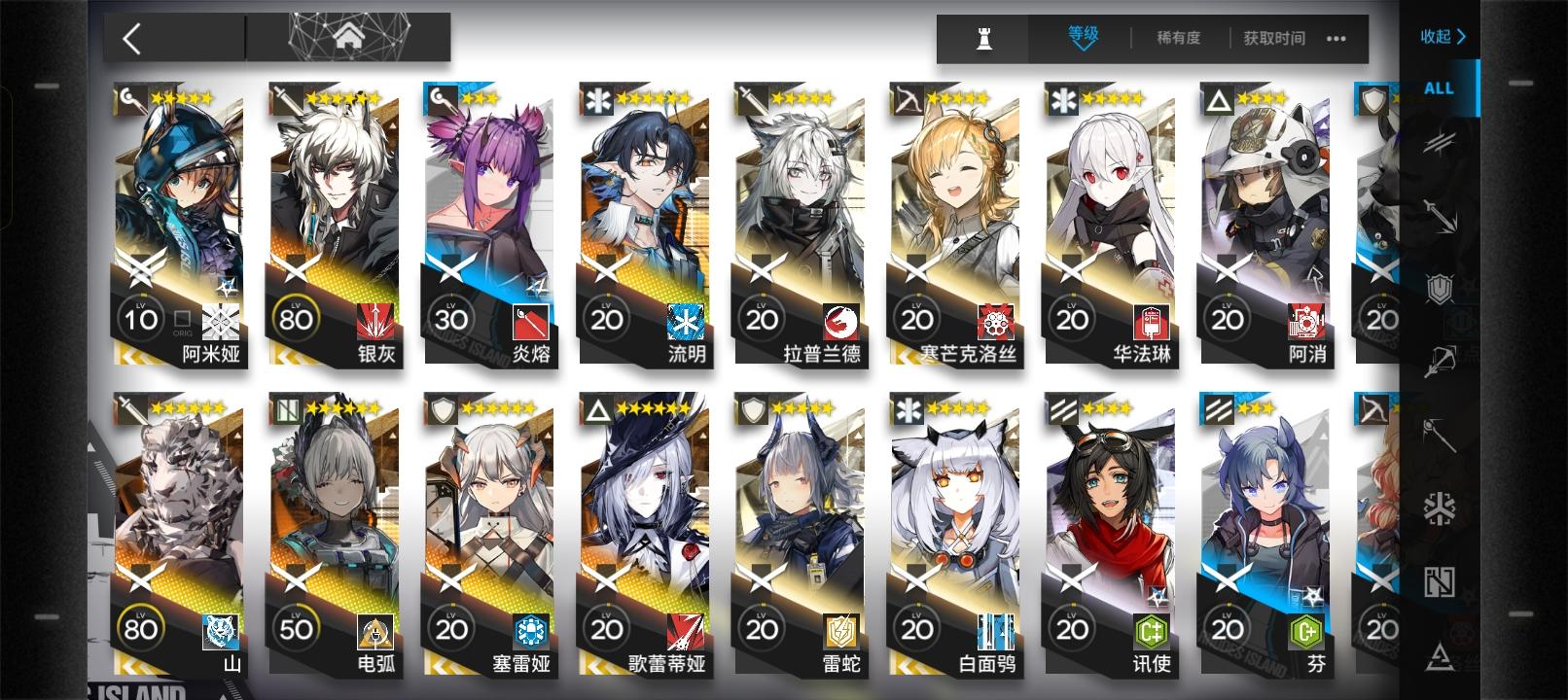
Task: Toggle the ALL class filter tab
Action: click(1438, 88)
